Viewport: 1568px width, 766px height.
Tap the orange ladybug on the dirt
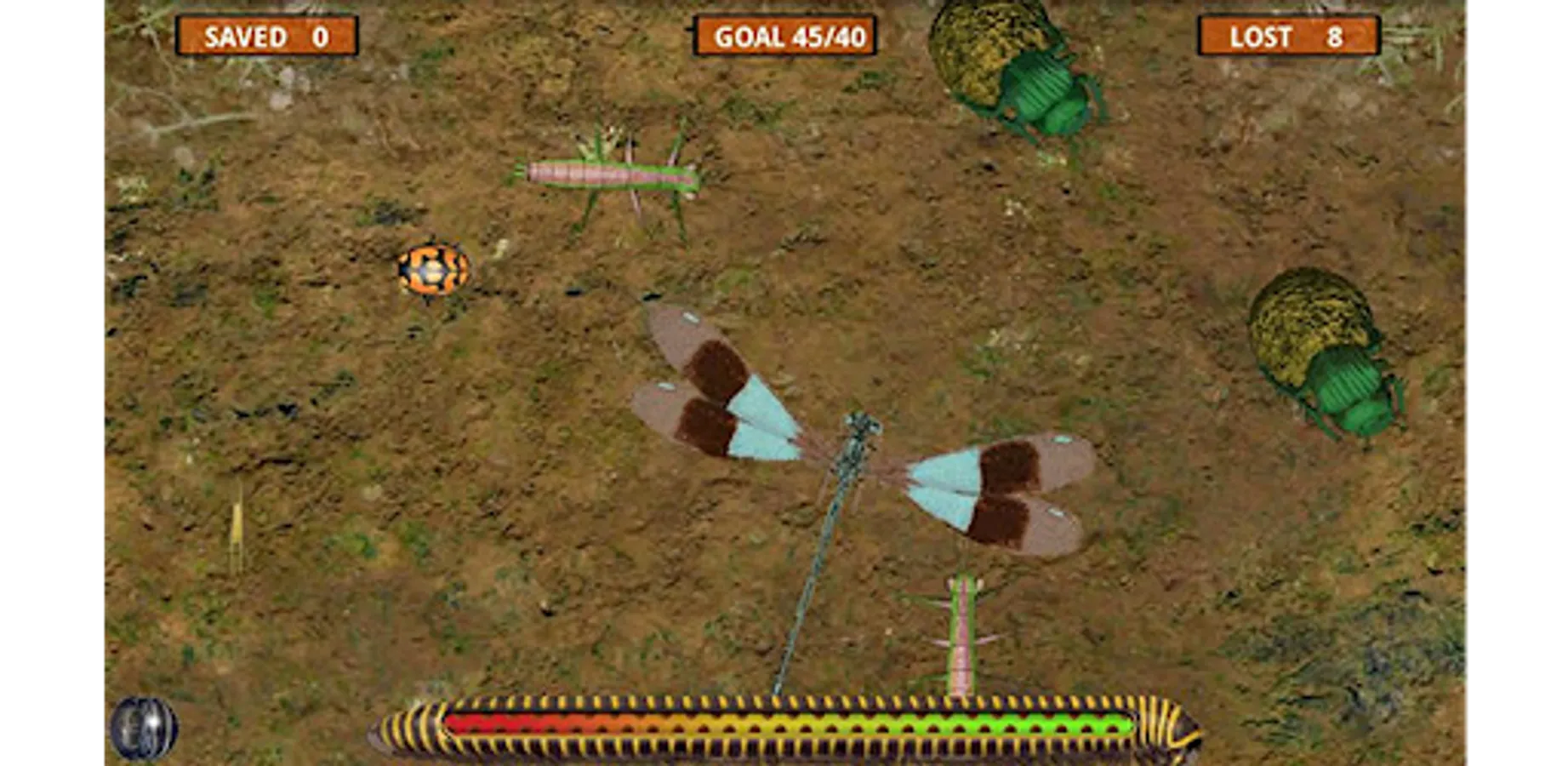pyautogui.click(x=430, y=268)
